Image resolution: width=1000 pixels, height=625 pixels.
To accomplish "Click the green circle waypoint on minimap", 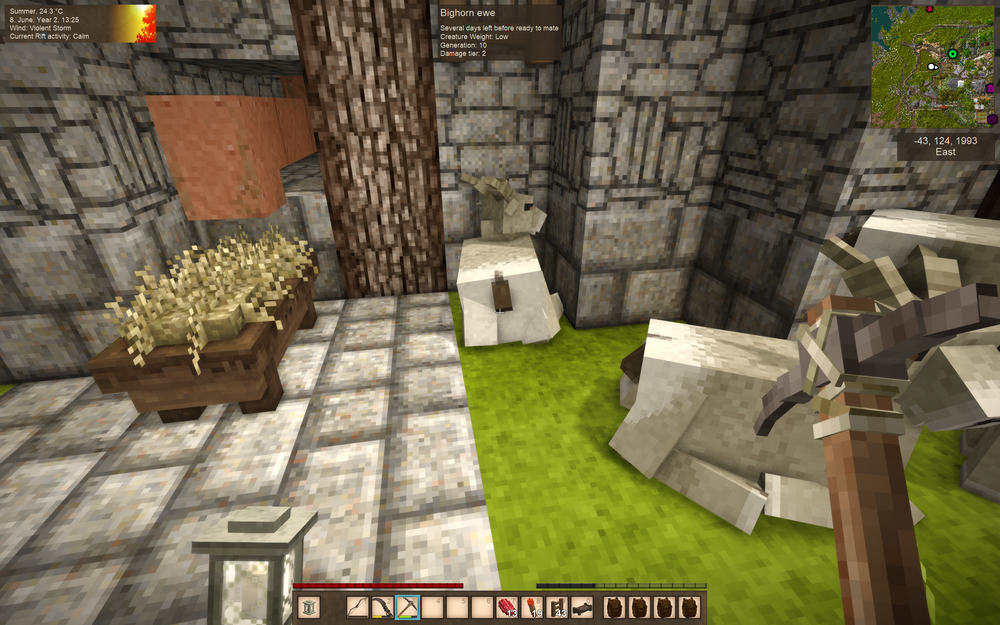I will tap(952, 54).
